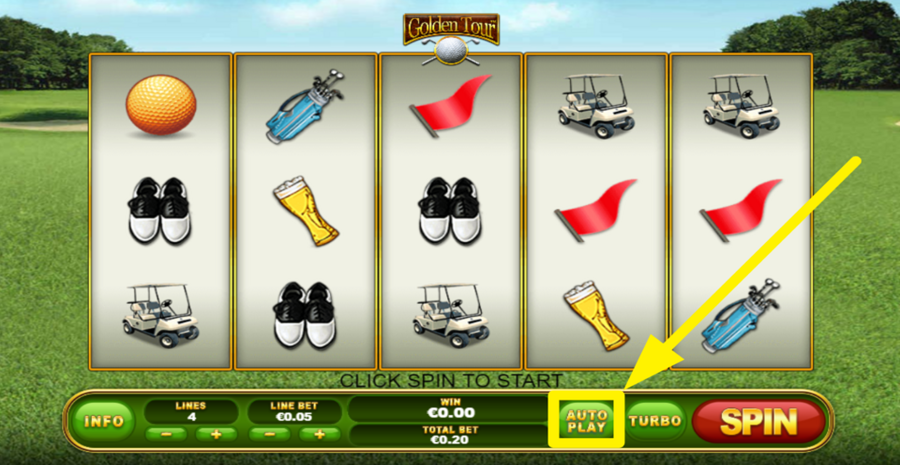Lower the line bet amount
This screenshot has height=465, width=900.
pos(269,434)
